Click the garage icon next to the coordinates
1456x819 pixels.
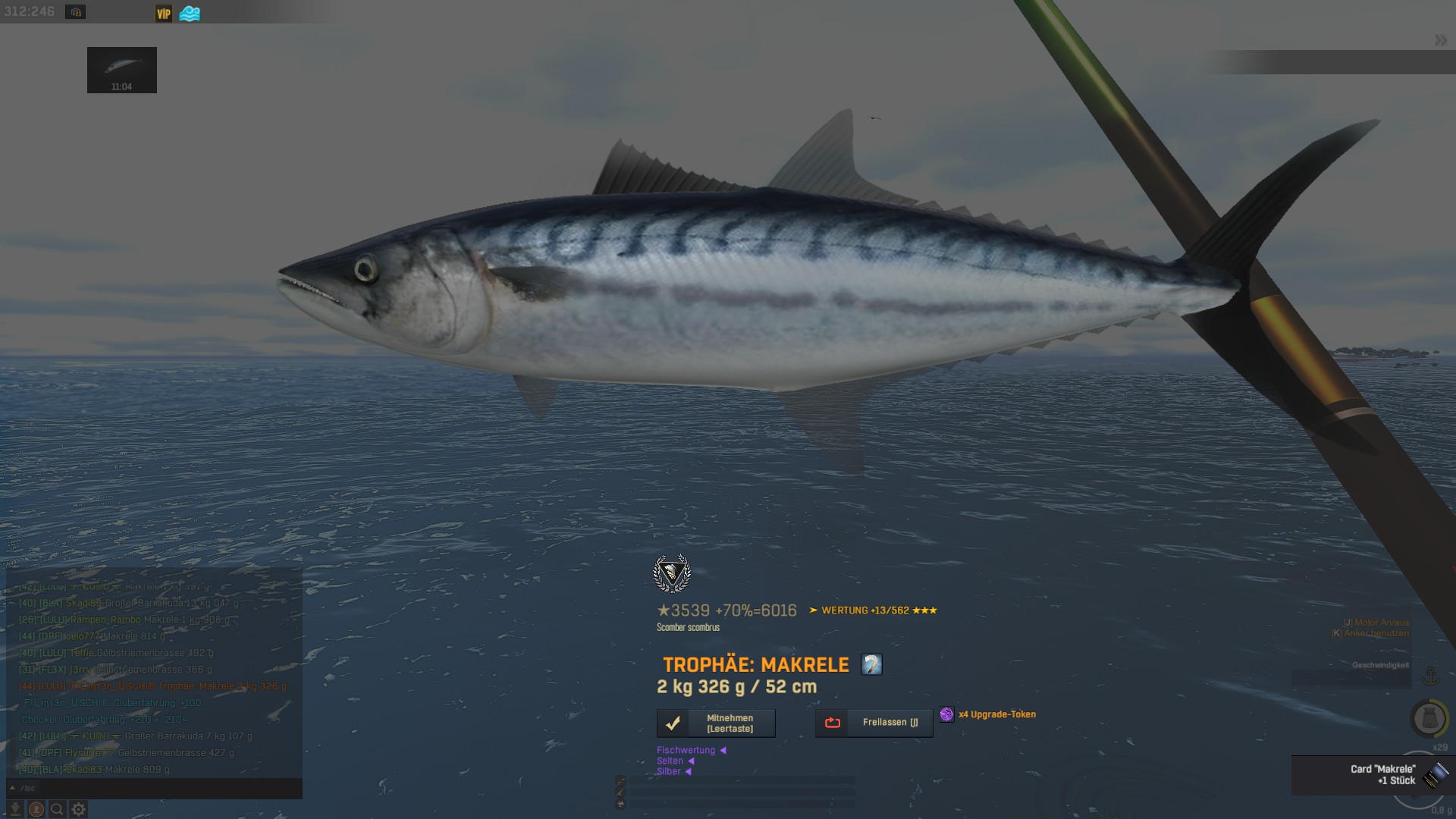[x=75, y=12]
